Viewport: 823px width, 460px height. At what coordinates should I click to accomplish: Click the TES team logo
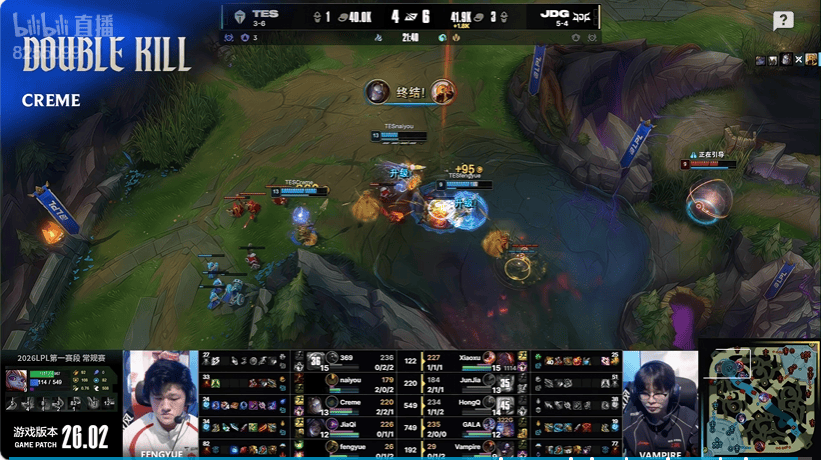(240, 17)
